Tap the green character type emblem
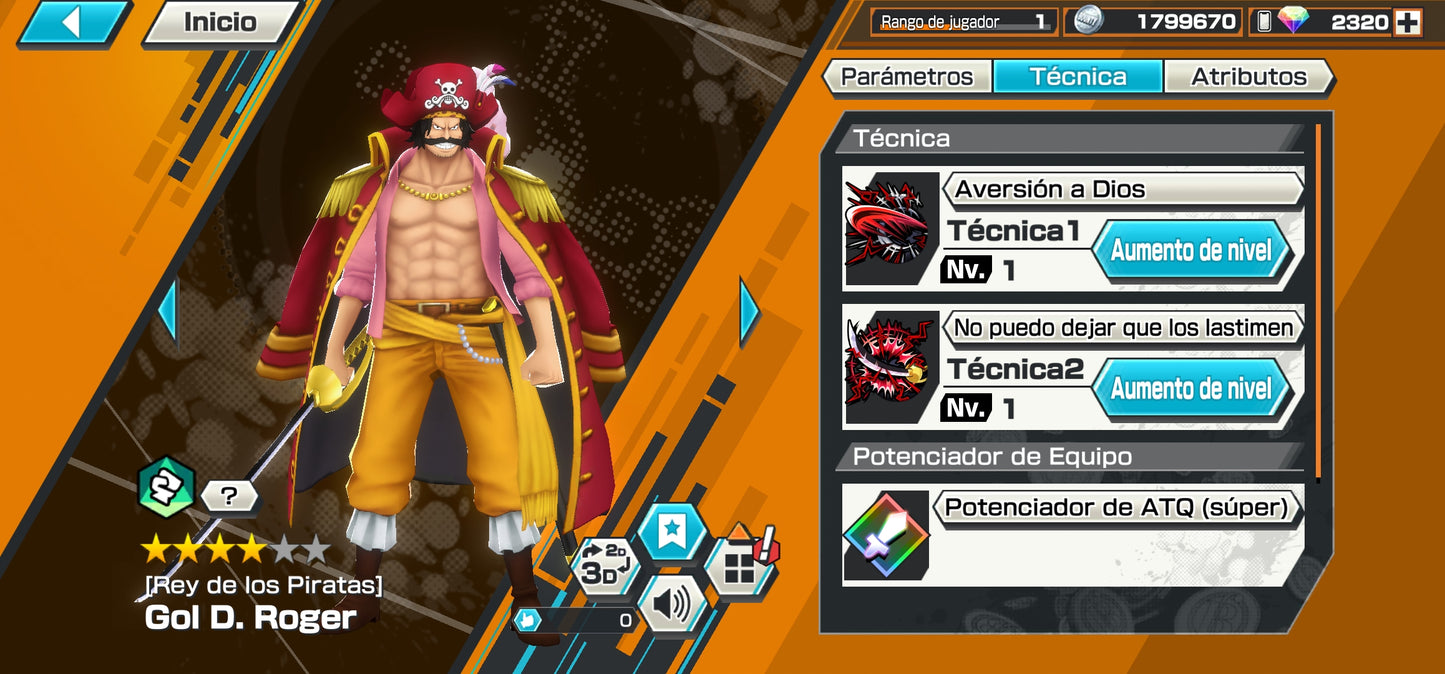The image size is (1445, 674). [x=165, y=487]
